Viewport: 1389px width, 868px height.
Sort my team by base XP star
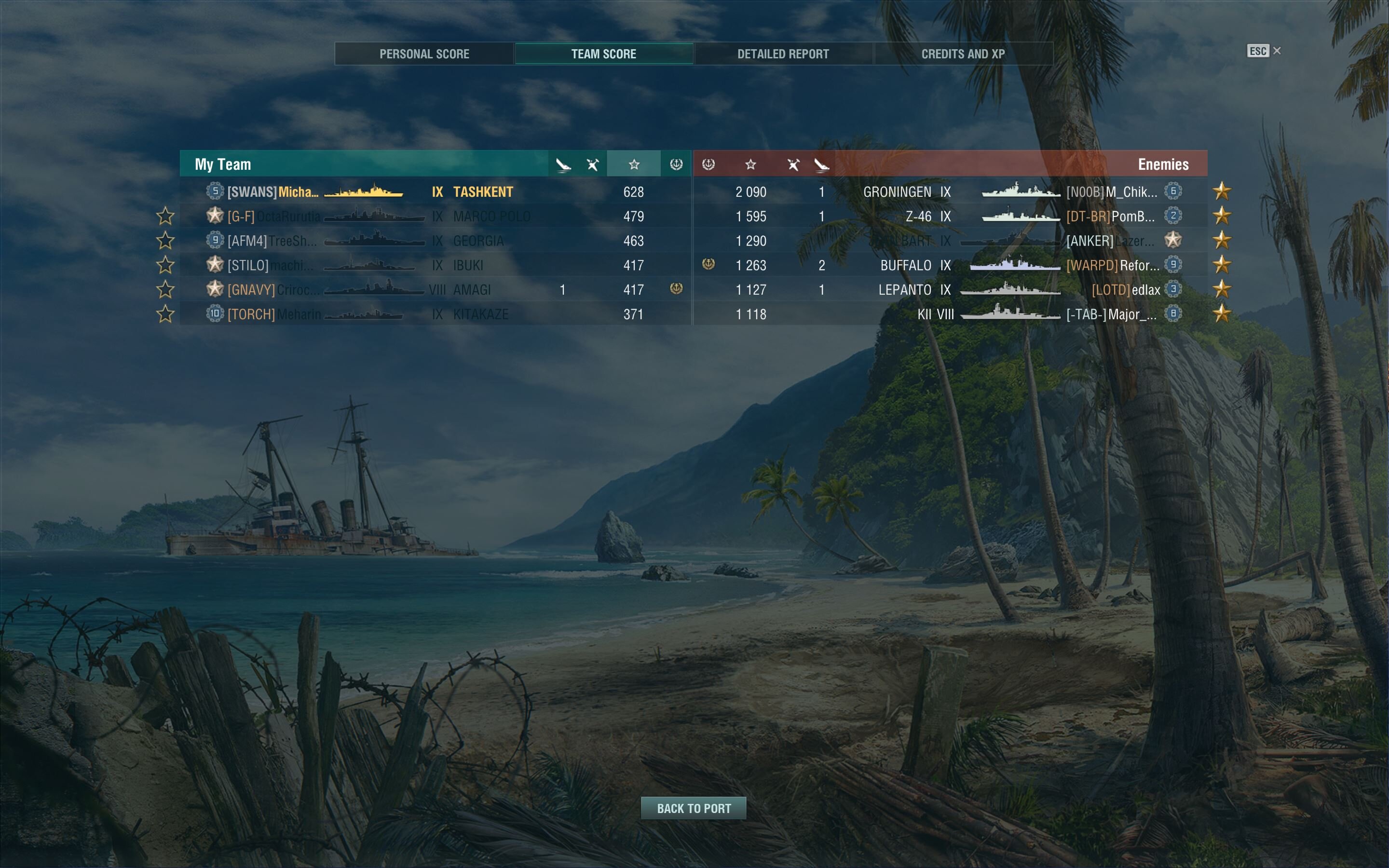point(634,165)
